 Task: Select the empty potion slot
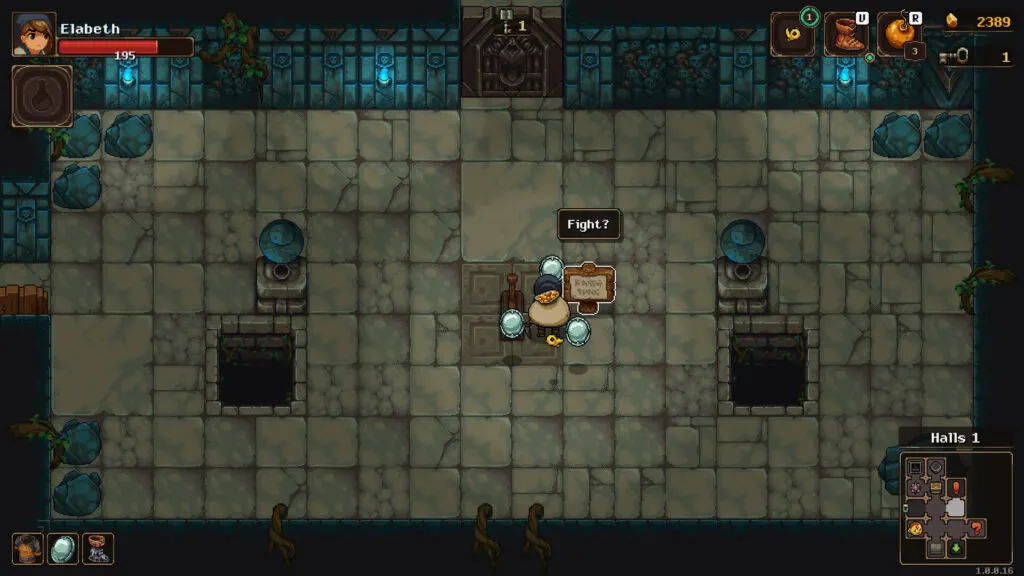pyautogui.click(x=42, y=96)
